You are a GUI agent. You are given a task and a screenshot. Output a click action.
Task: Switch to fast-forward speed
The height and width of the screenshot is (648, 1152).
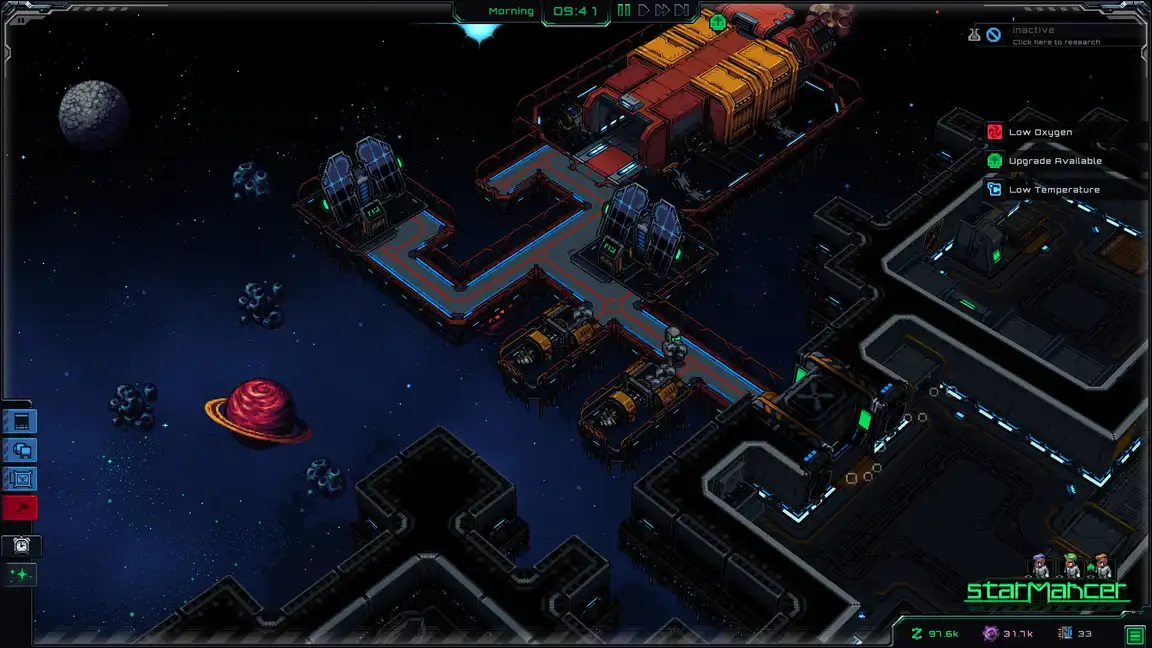[662, 11]
